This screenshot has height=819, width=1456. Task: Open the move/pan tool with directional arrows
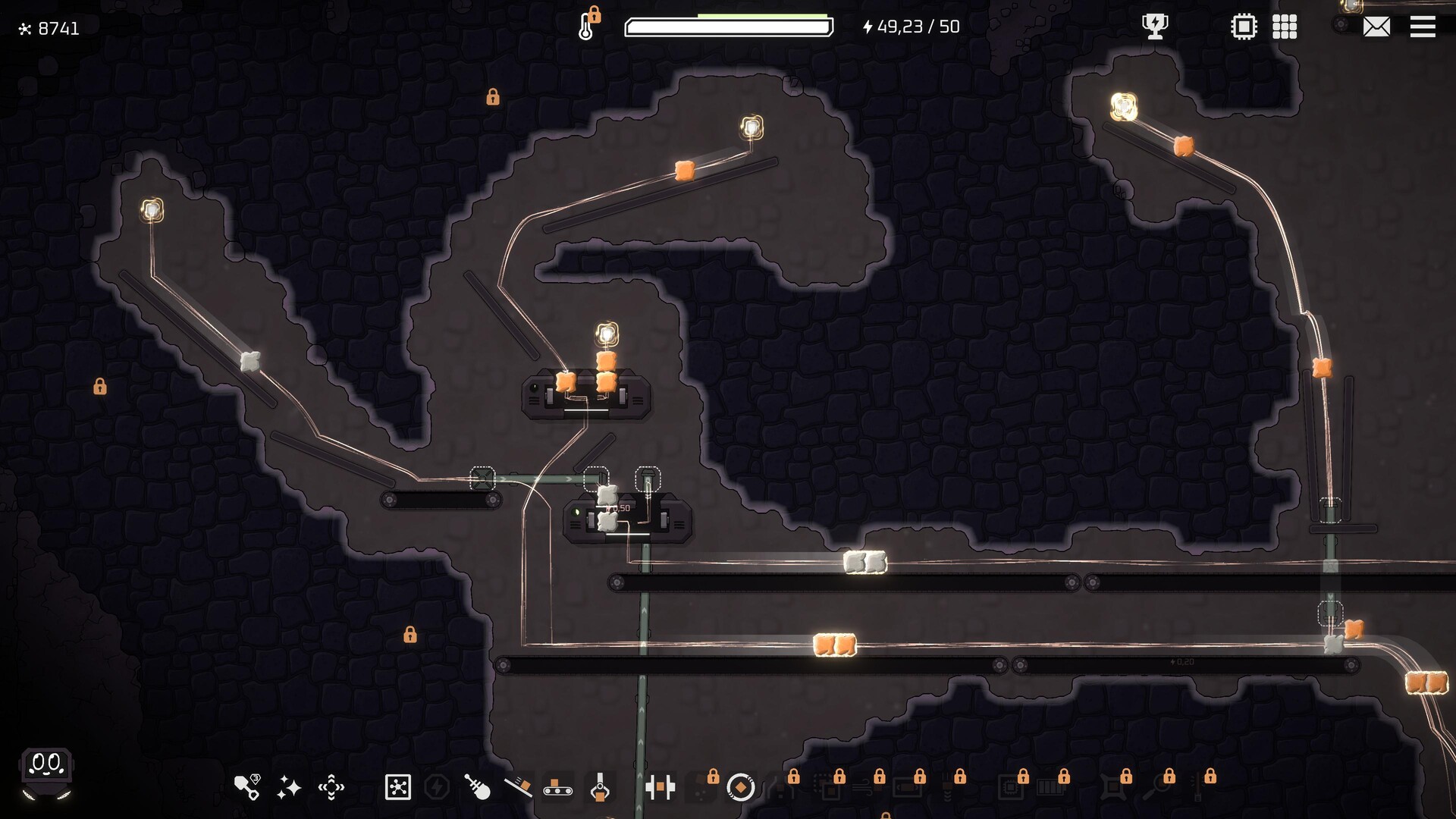331,786
